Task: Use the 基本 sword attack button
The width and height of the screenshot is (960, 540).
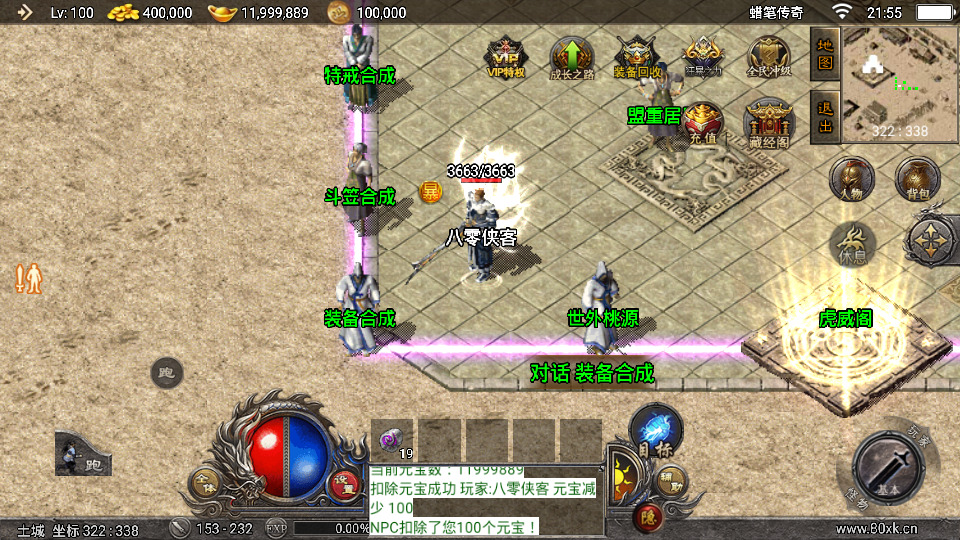Action: (x=893, y=468)
